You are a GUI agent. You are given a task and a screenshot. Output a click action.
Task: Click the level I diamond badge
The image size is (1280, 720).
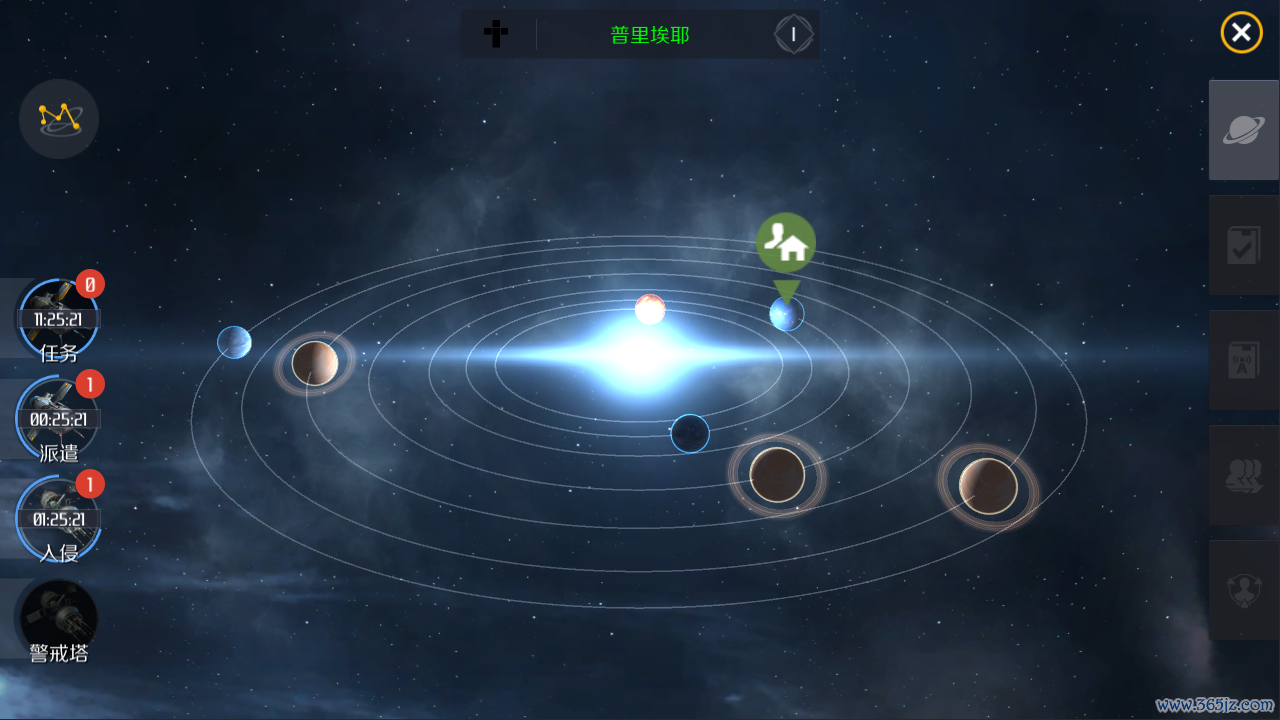point(794,35)
